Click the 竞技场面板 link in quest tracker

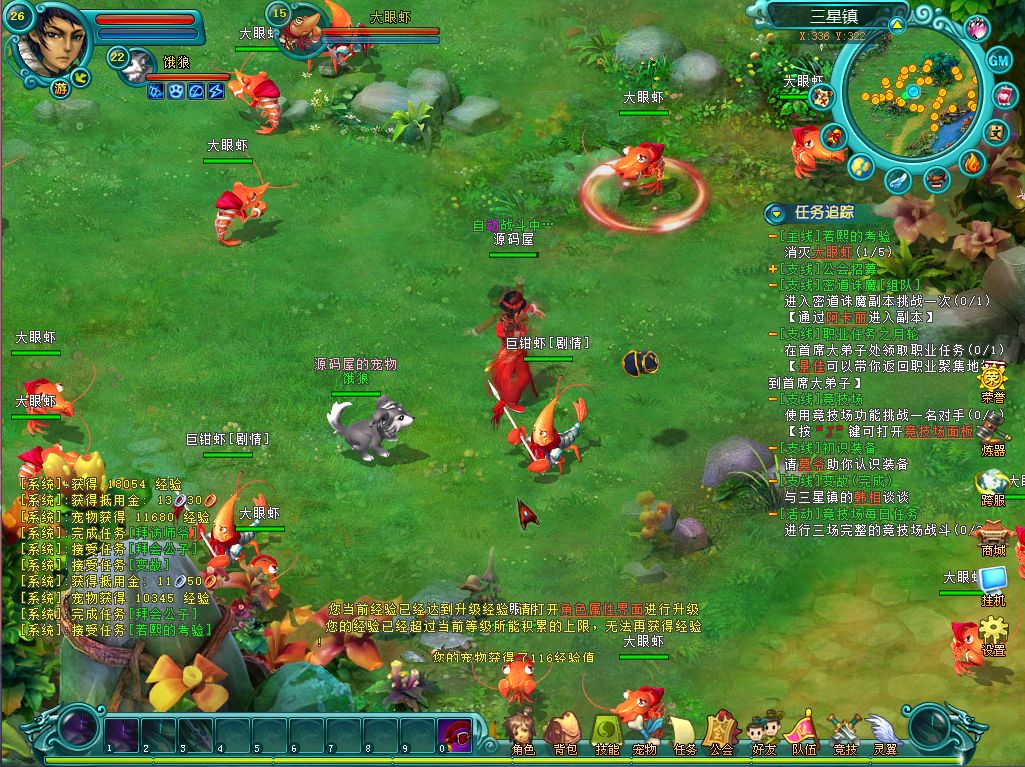tap(939, 432)
